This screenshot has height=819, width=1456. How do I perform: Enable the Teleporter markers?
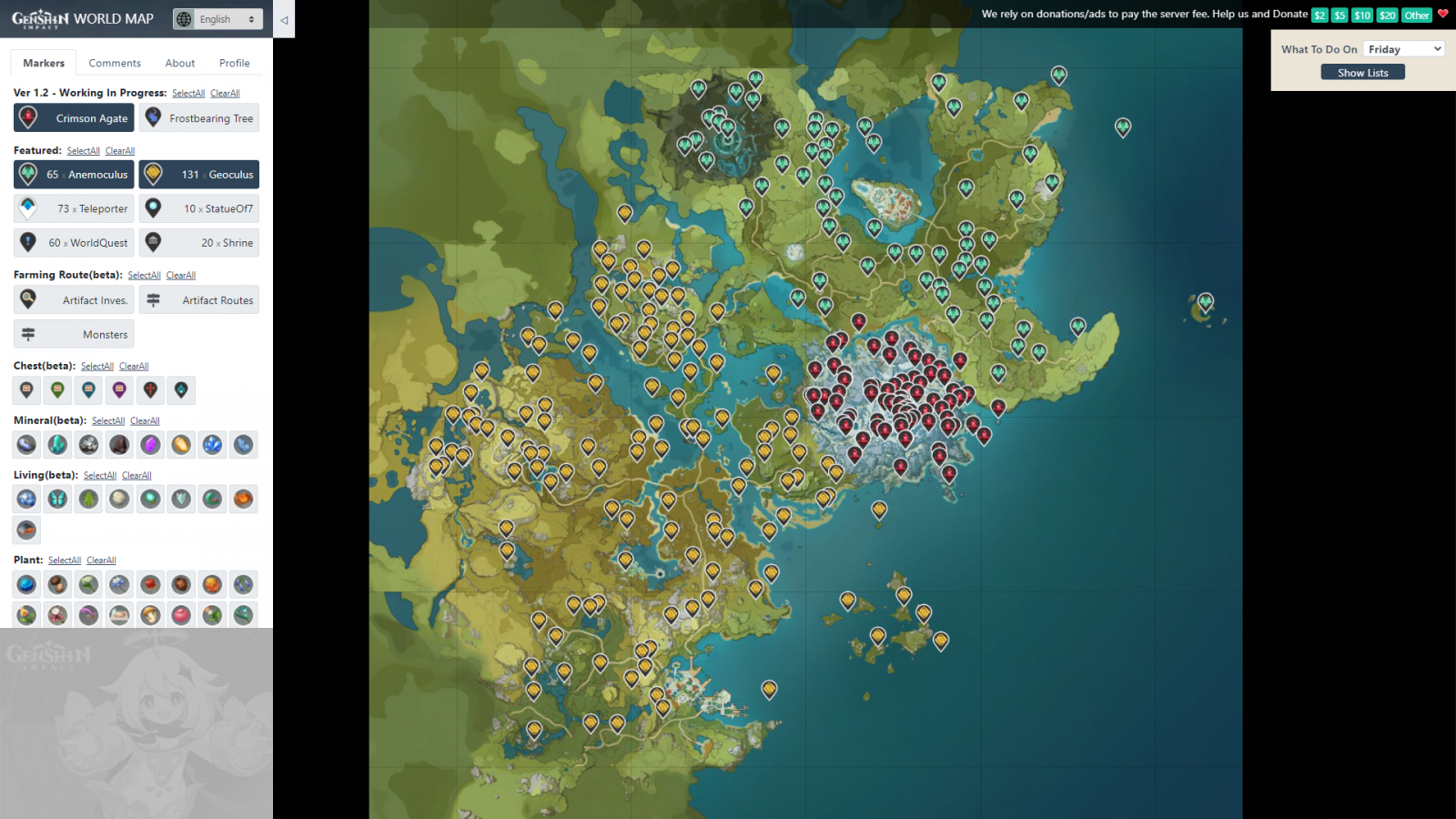pos(74,208)
